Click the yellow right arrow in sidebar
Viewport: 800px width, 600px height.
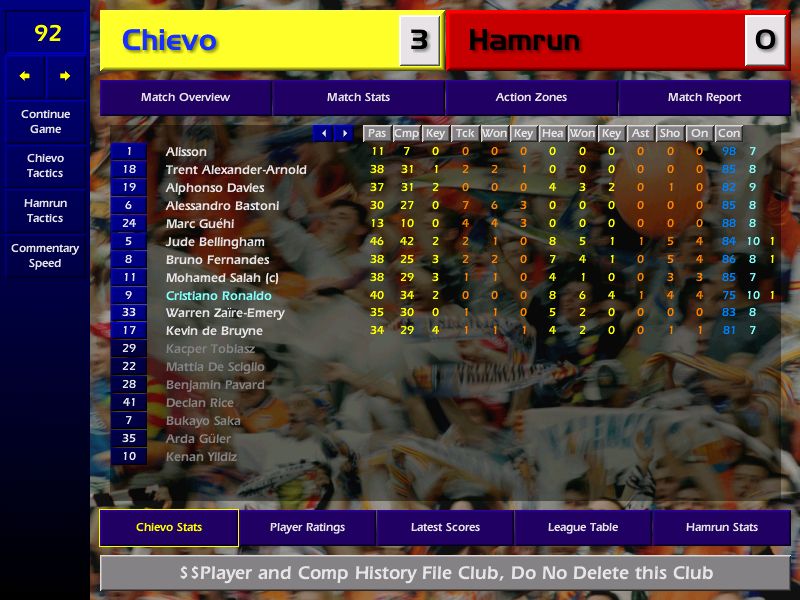point(65,76)
